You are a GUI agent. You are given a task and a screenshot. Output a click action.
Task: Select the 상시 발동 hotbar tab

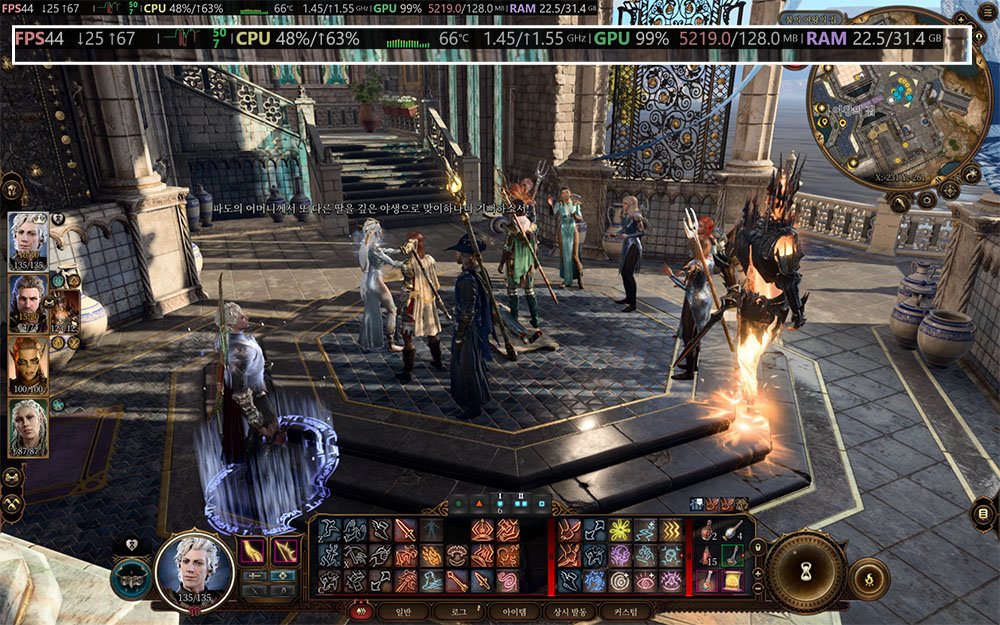(568, 610)
